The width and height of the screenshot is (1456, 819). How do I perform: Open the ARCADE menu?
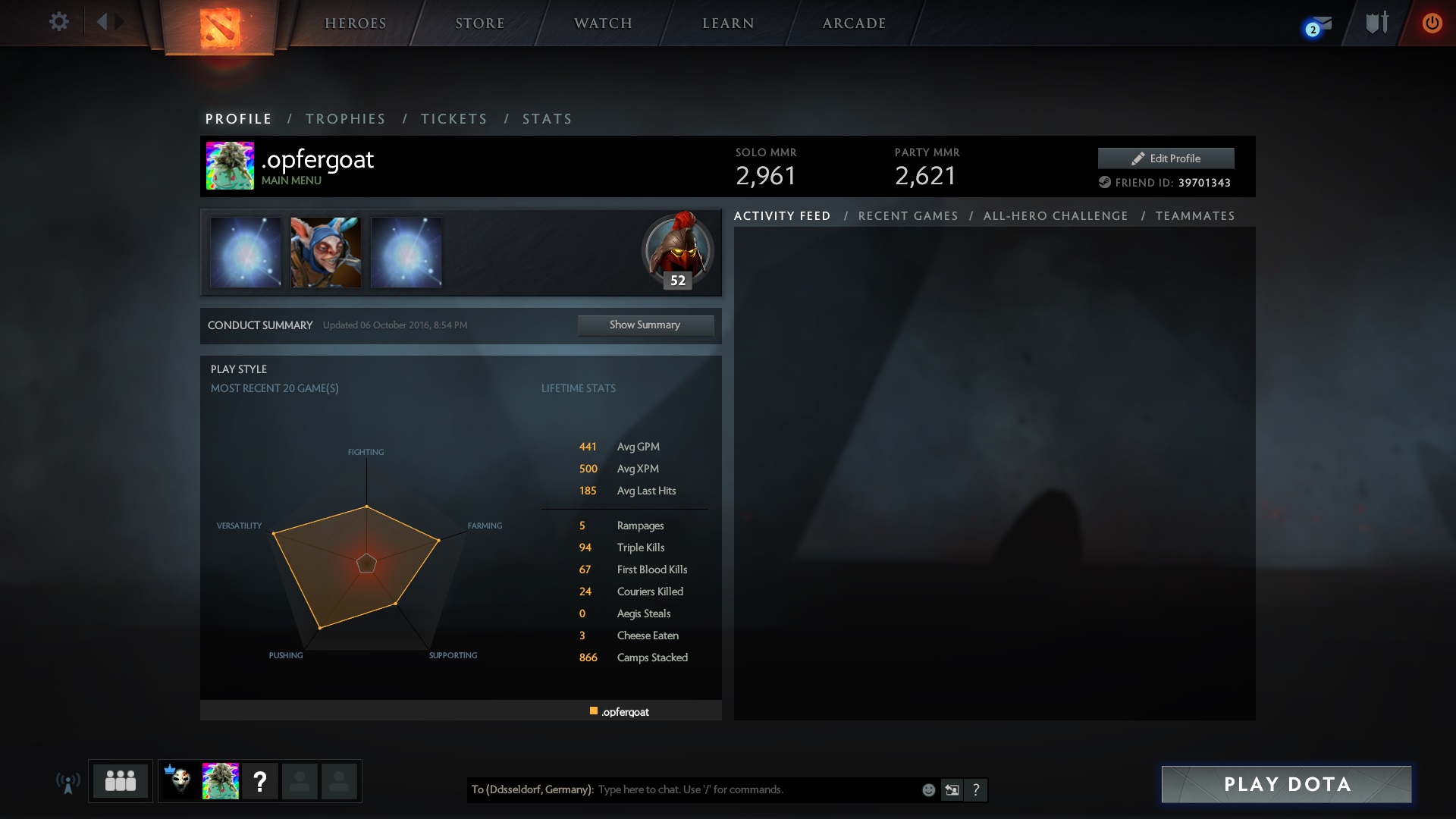[x=855, y=23]
